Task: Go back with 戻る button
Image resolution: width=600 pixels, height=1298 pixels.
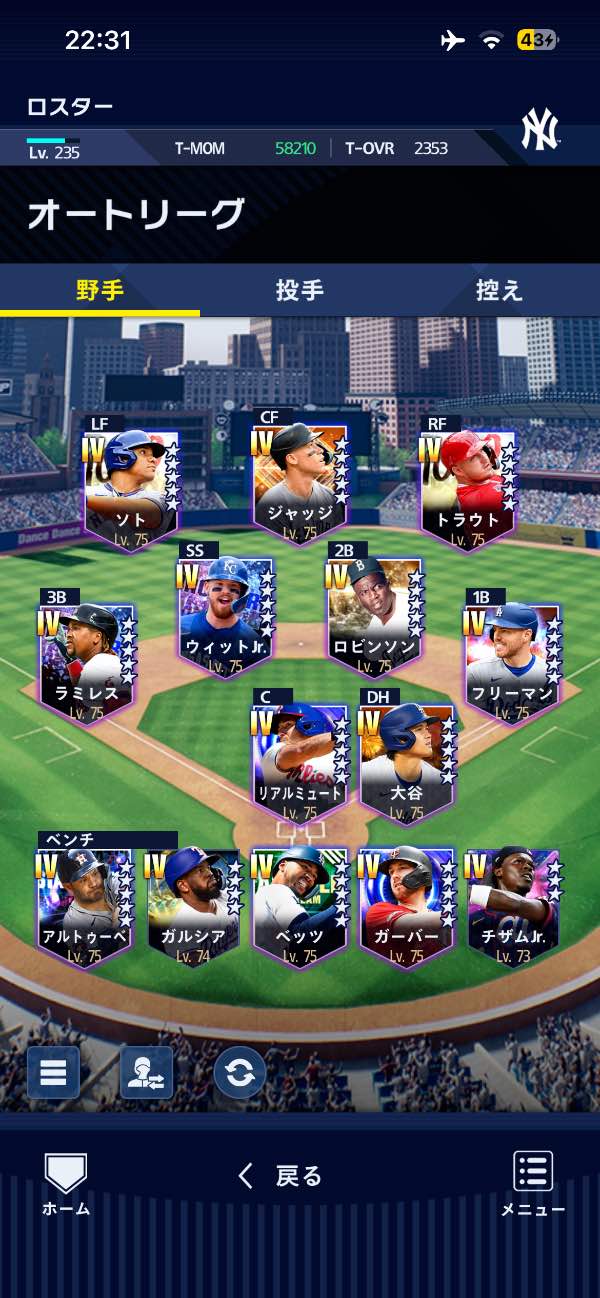Action: (x=281, y=1176)
